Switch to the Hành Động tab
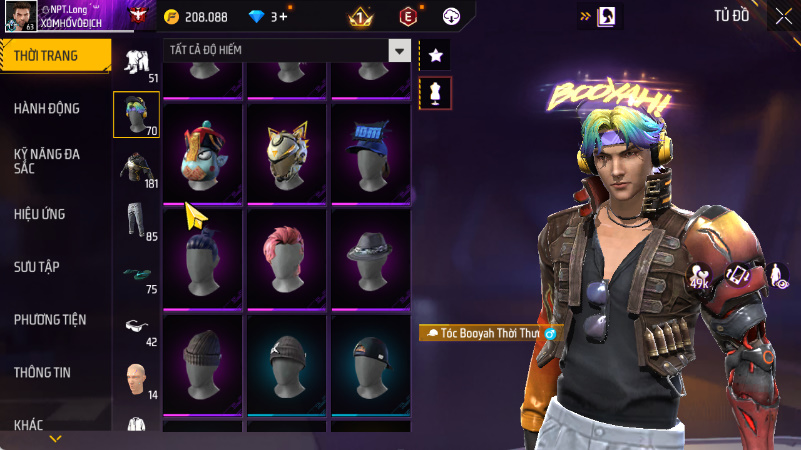The height and width of the screenshot is (450, 801). point(47,108)
